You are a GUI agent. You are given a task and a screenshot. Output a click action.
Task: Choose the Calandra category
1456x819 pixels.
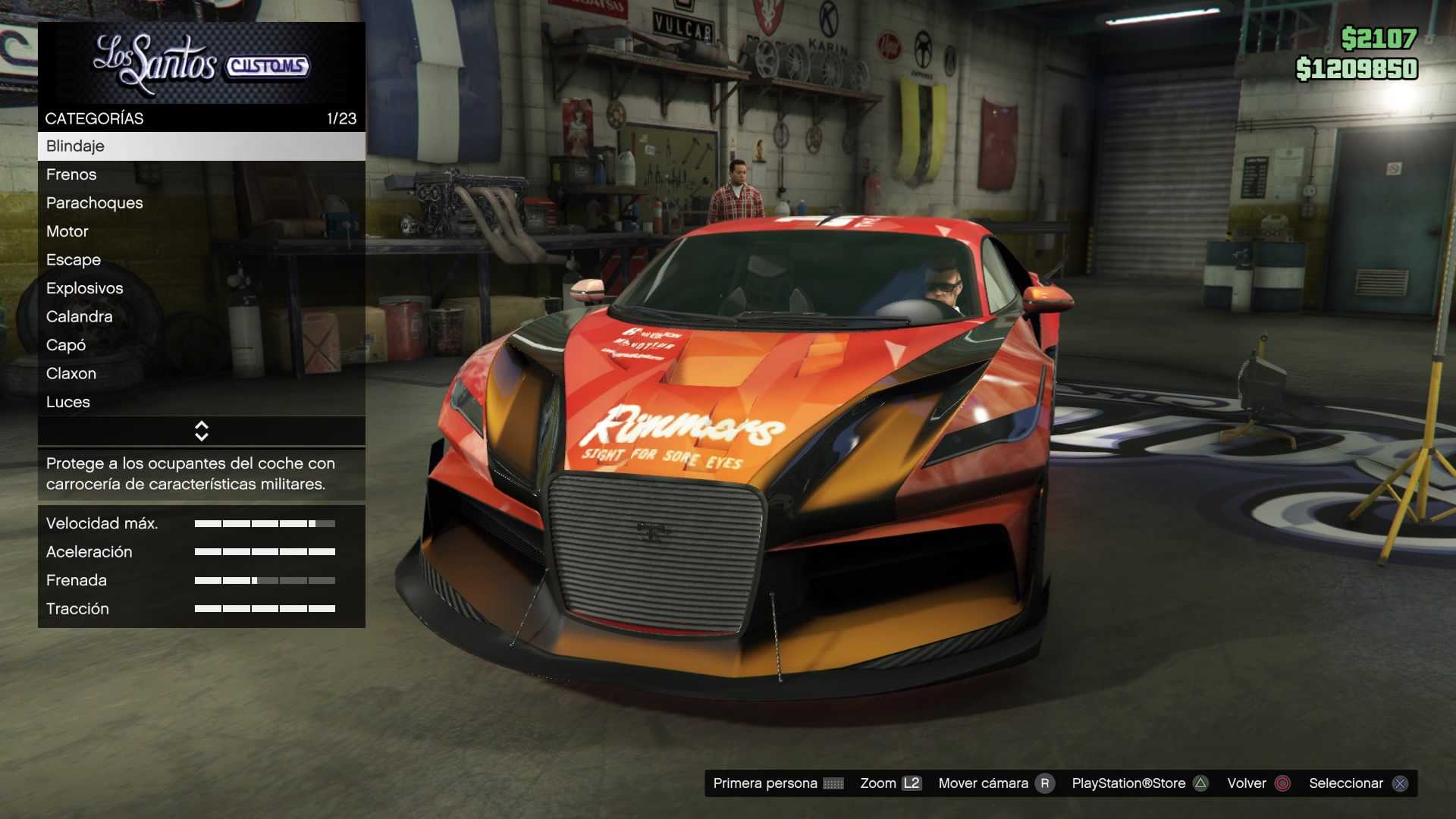pos(201,317)
